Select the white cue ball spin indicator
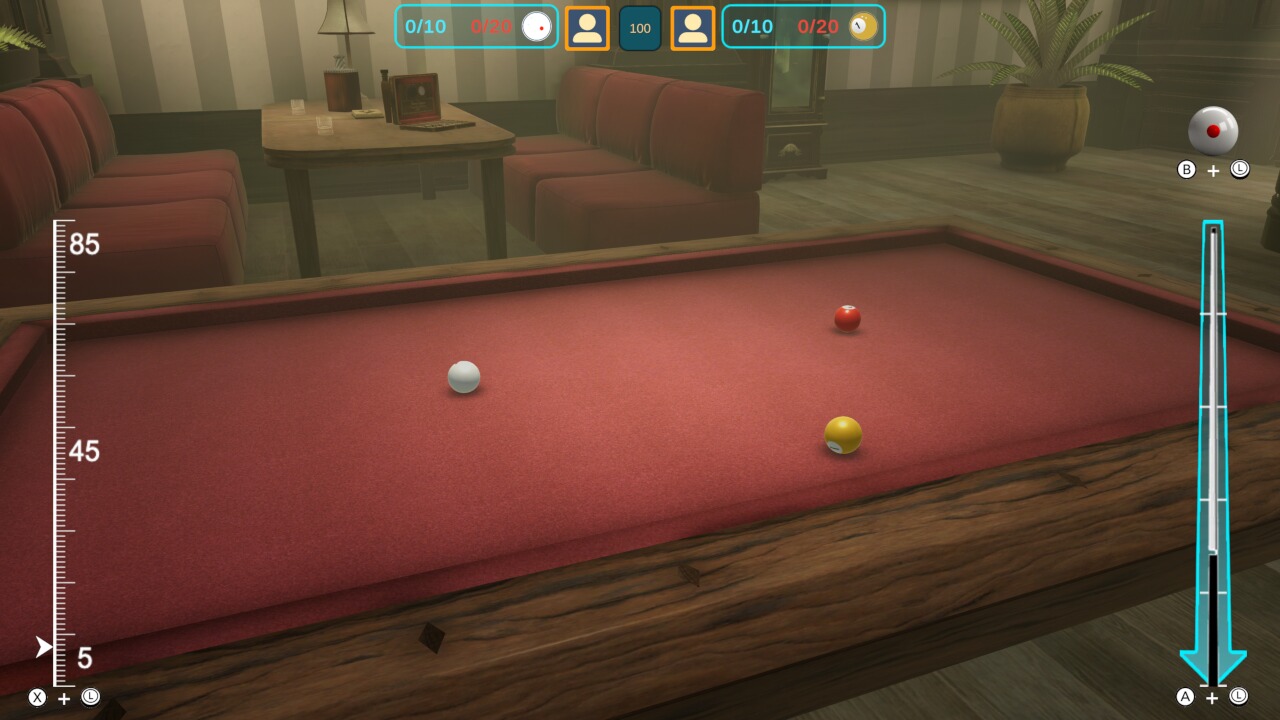This screenshot has height=720, width=1280. point(1212,131)
